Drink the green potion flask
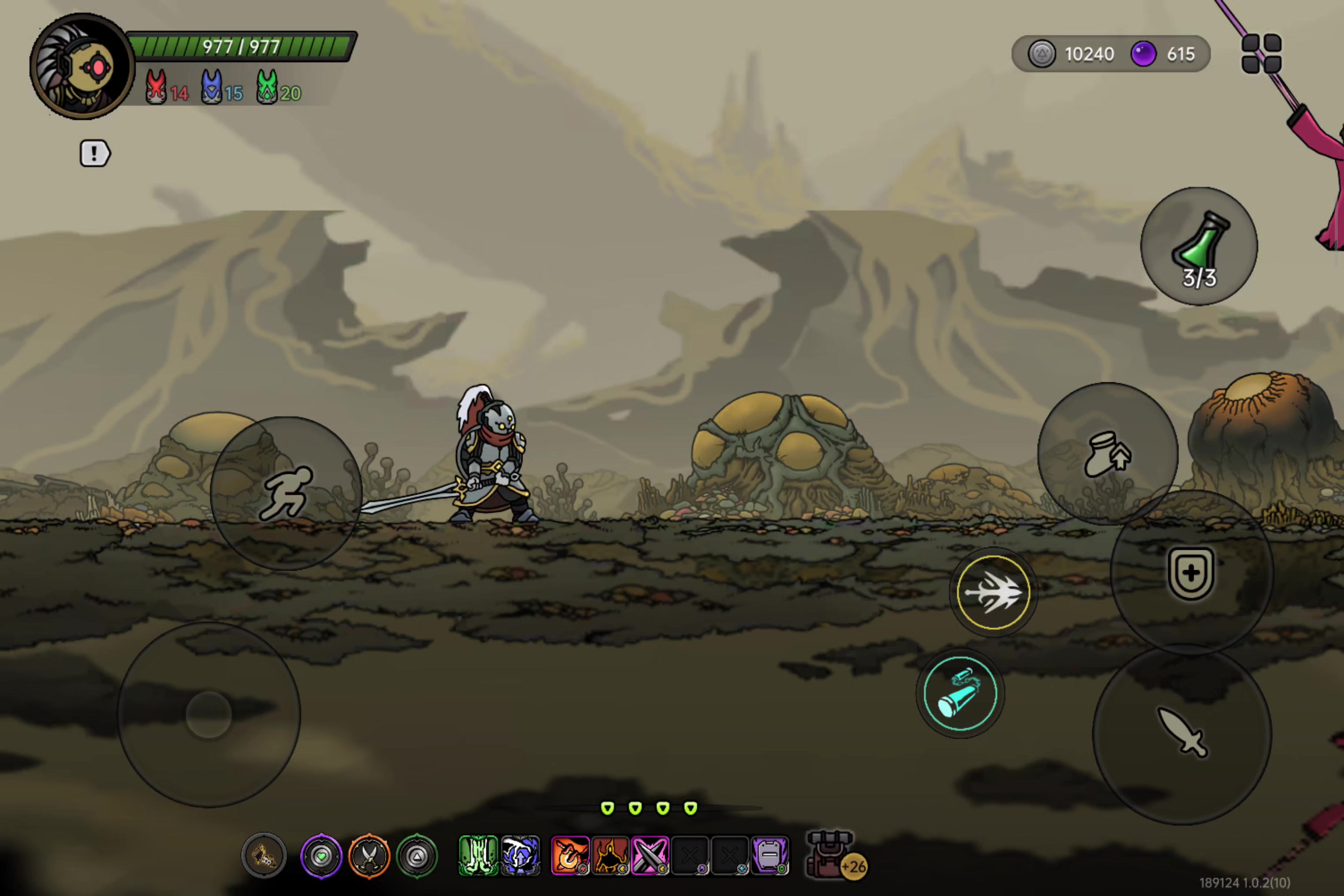1344x896 pixels. pyautogui.click(x=1199, y=246)
